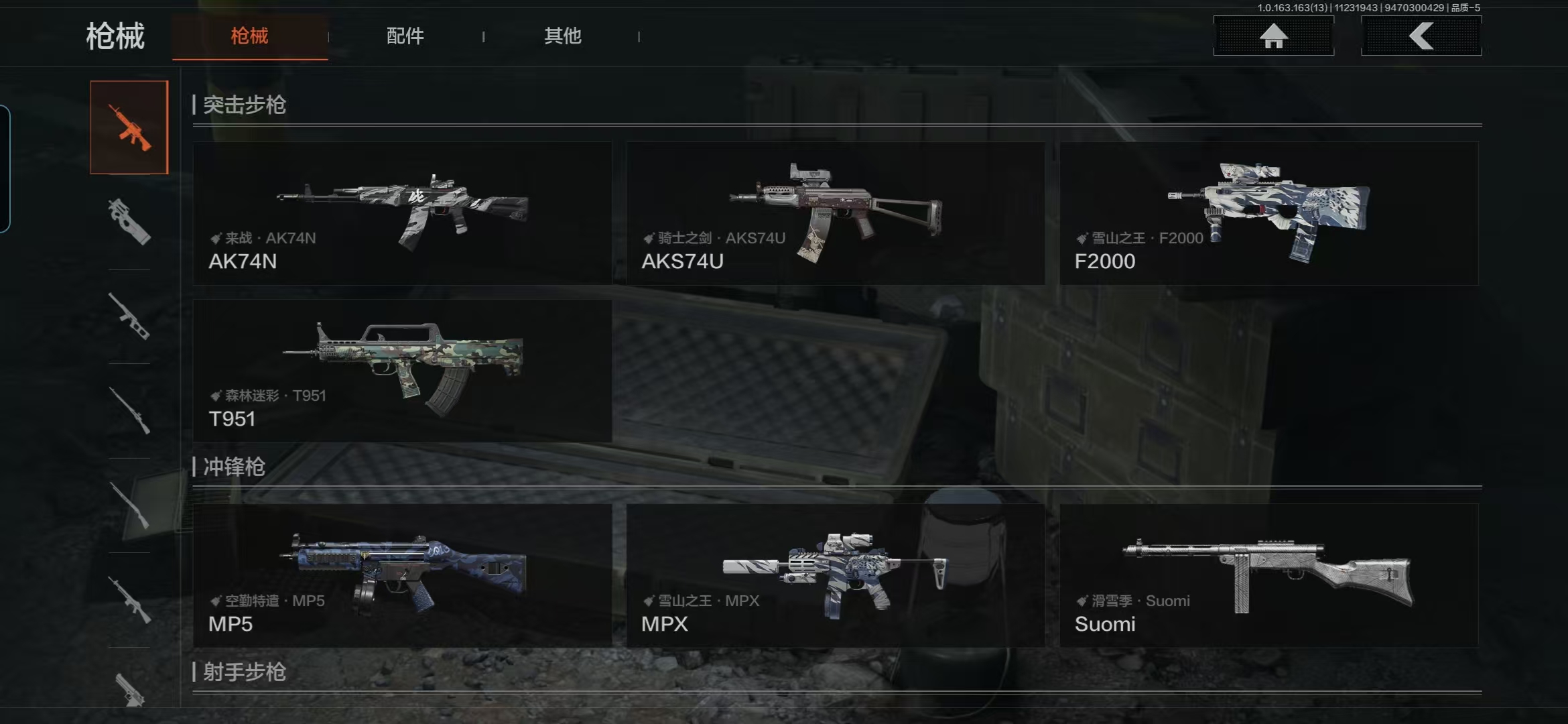
Task: Pick the Suomi submachine gun card
Action: (x=1268, y=575)
